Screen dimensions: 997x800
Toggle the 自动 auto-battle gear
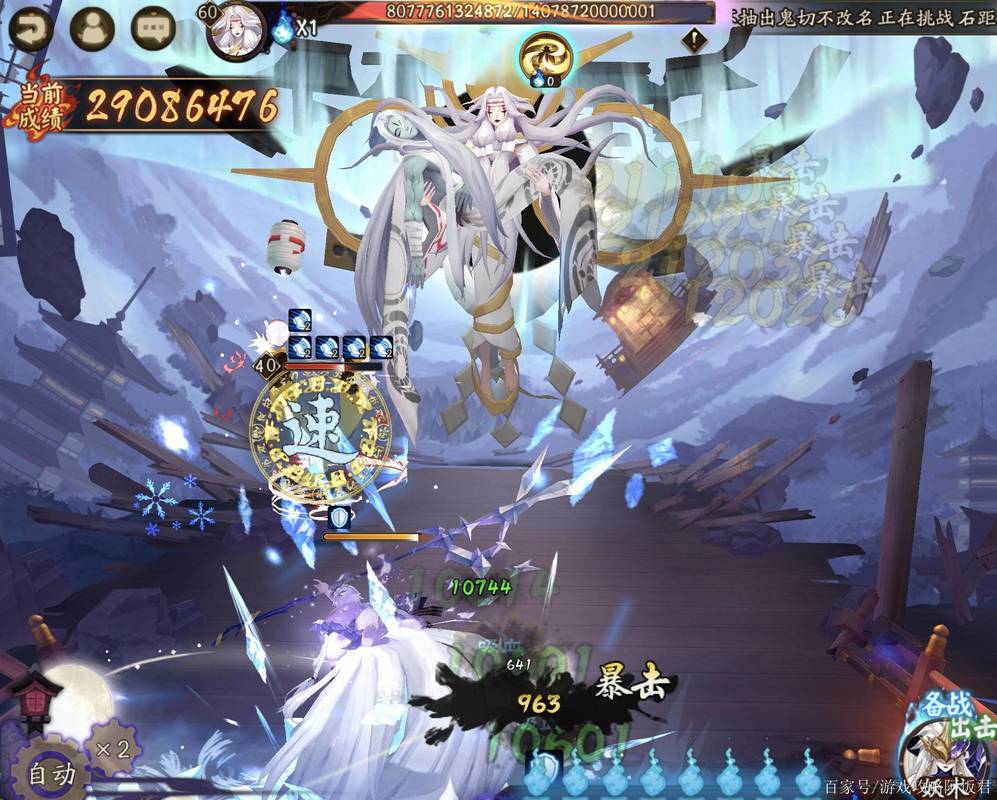(x=48, y=771)
